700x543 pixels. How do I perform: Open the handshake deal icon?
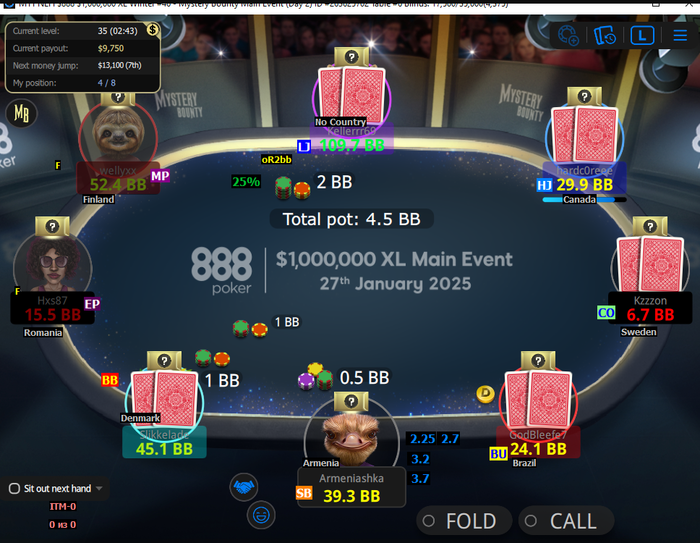(x=242, y=487)
